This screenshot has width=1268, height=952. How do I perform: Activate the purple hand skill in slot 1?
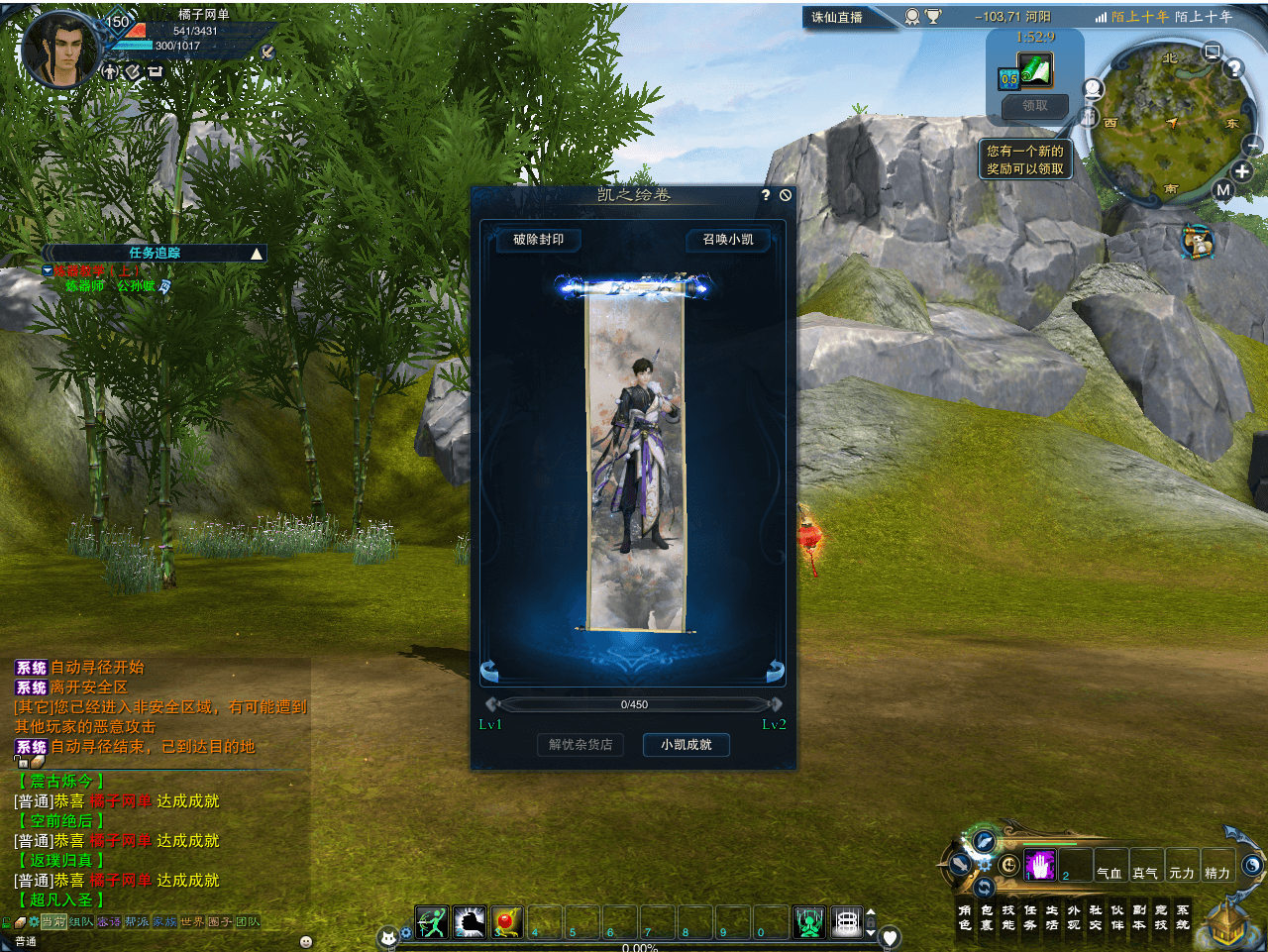coord(1039,865)
